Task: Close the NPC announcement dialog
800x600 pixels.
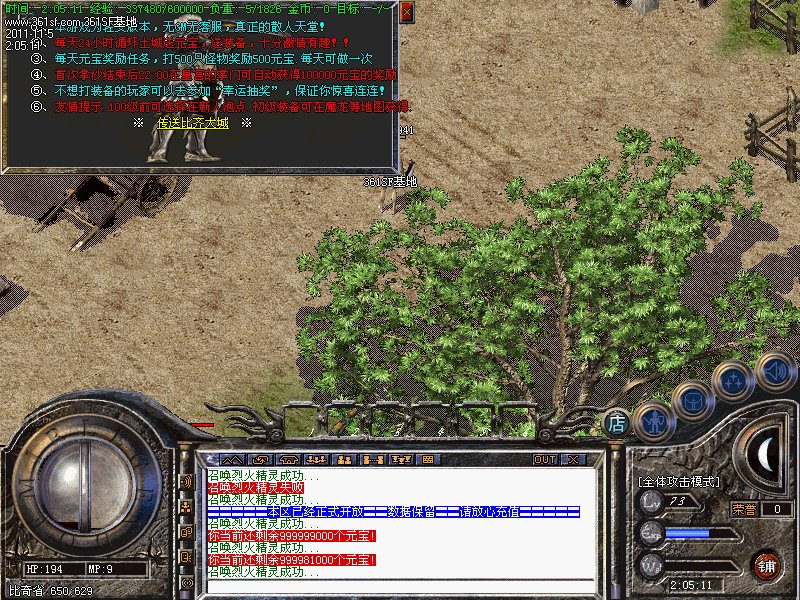Action: (405, 13)
